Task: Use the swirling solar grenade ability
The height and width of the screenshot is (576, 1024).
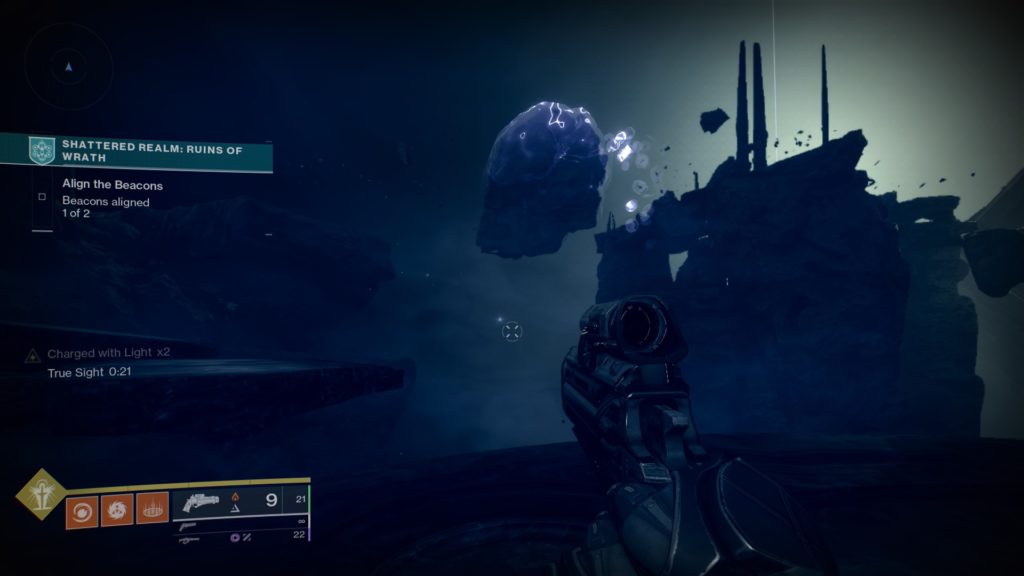Action: click(81, 510)
